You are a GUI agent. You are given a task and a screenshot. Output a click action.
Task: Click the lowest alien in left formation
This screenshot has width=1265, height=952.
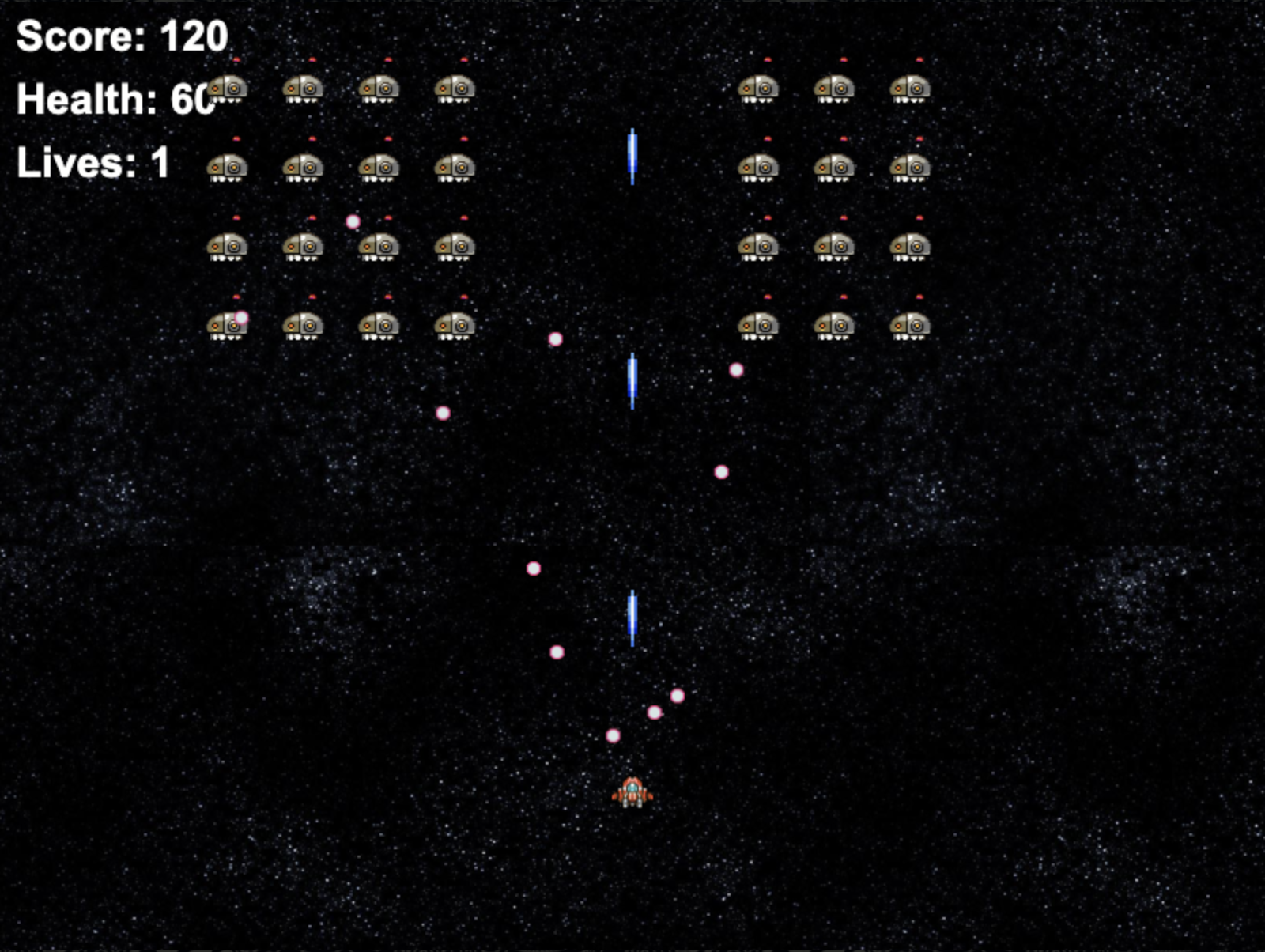coord(226,326)
